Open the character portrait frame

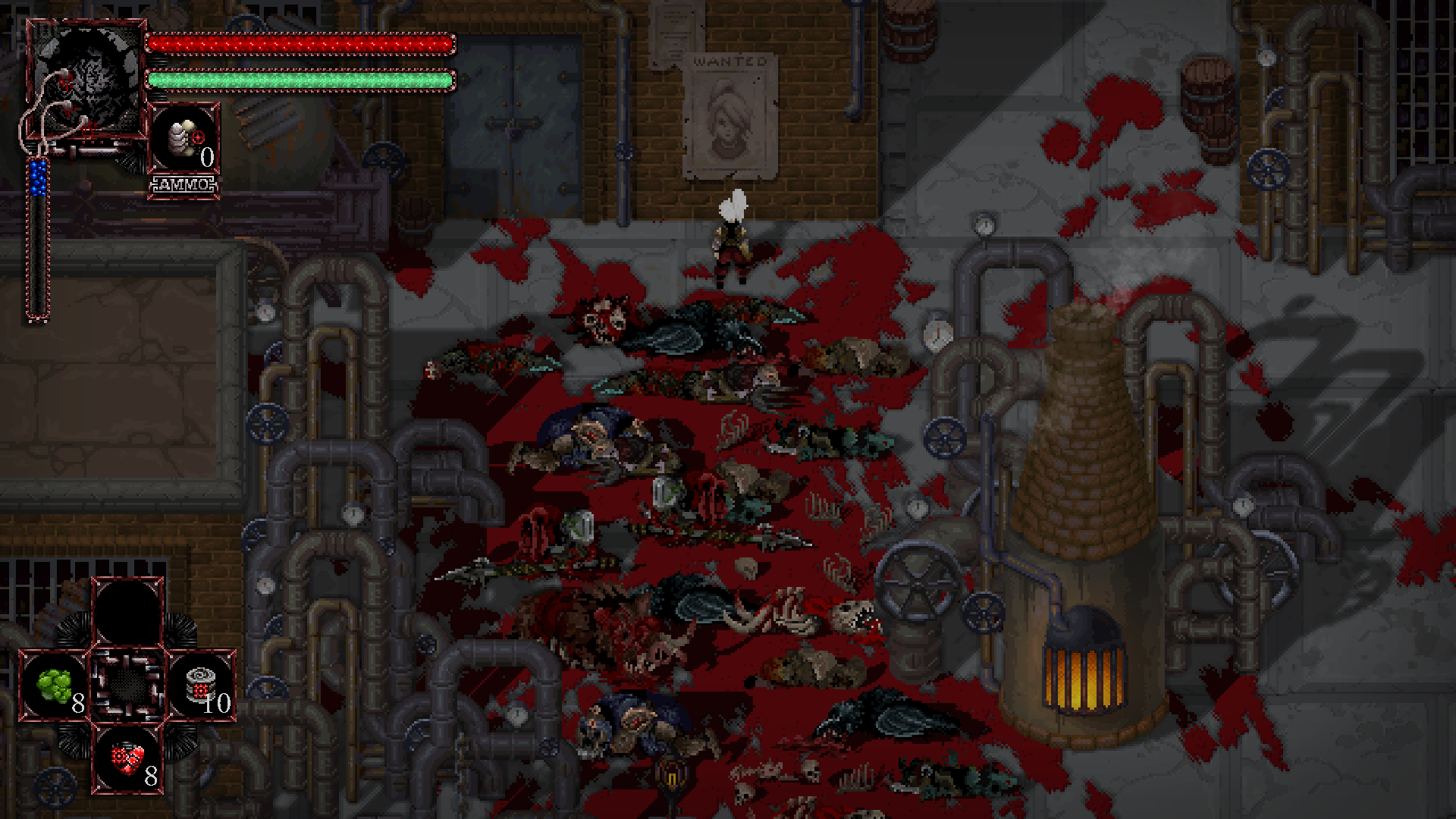pos(86,79)
